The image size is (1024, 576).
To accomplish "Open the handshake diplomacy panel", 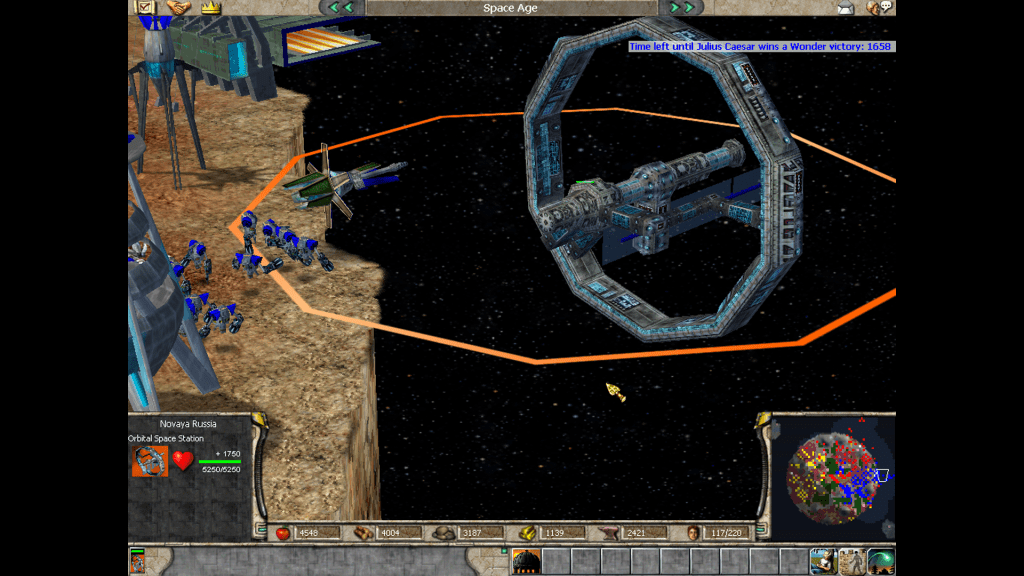I will click(x=178, y=7).
